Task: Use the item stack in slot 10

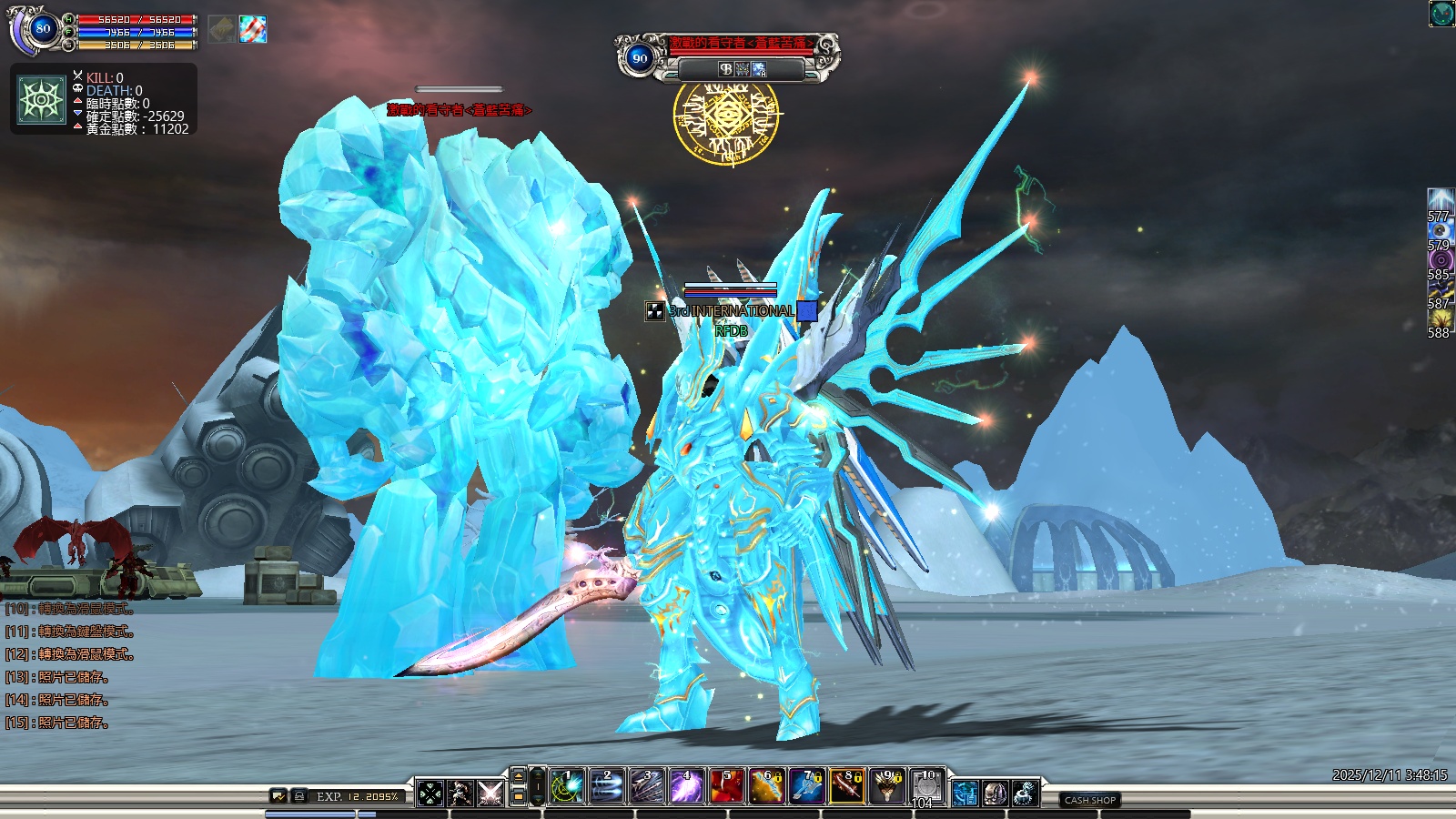Action: [927, 787]
